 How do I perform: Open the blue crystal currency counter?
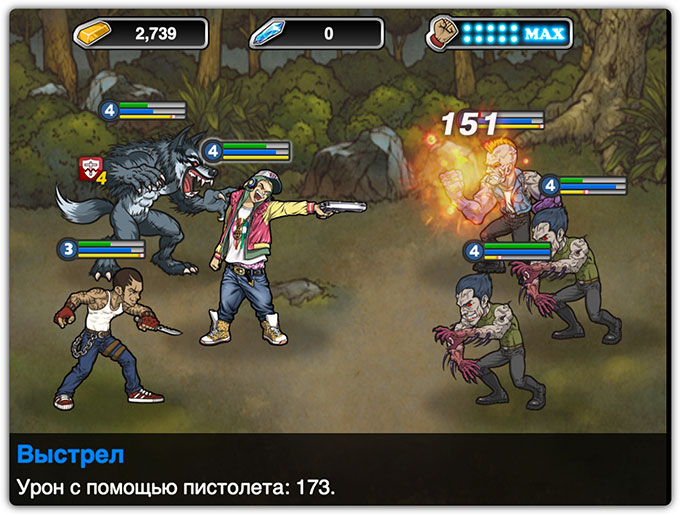pos(318,33)
